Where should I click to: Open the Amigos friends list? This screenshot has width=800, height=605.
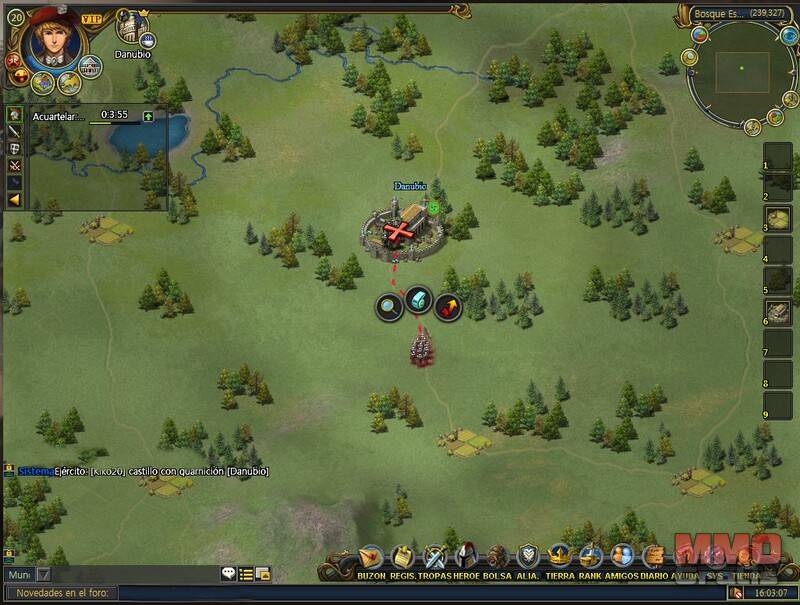coord(622,556)
